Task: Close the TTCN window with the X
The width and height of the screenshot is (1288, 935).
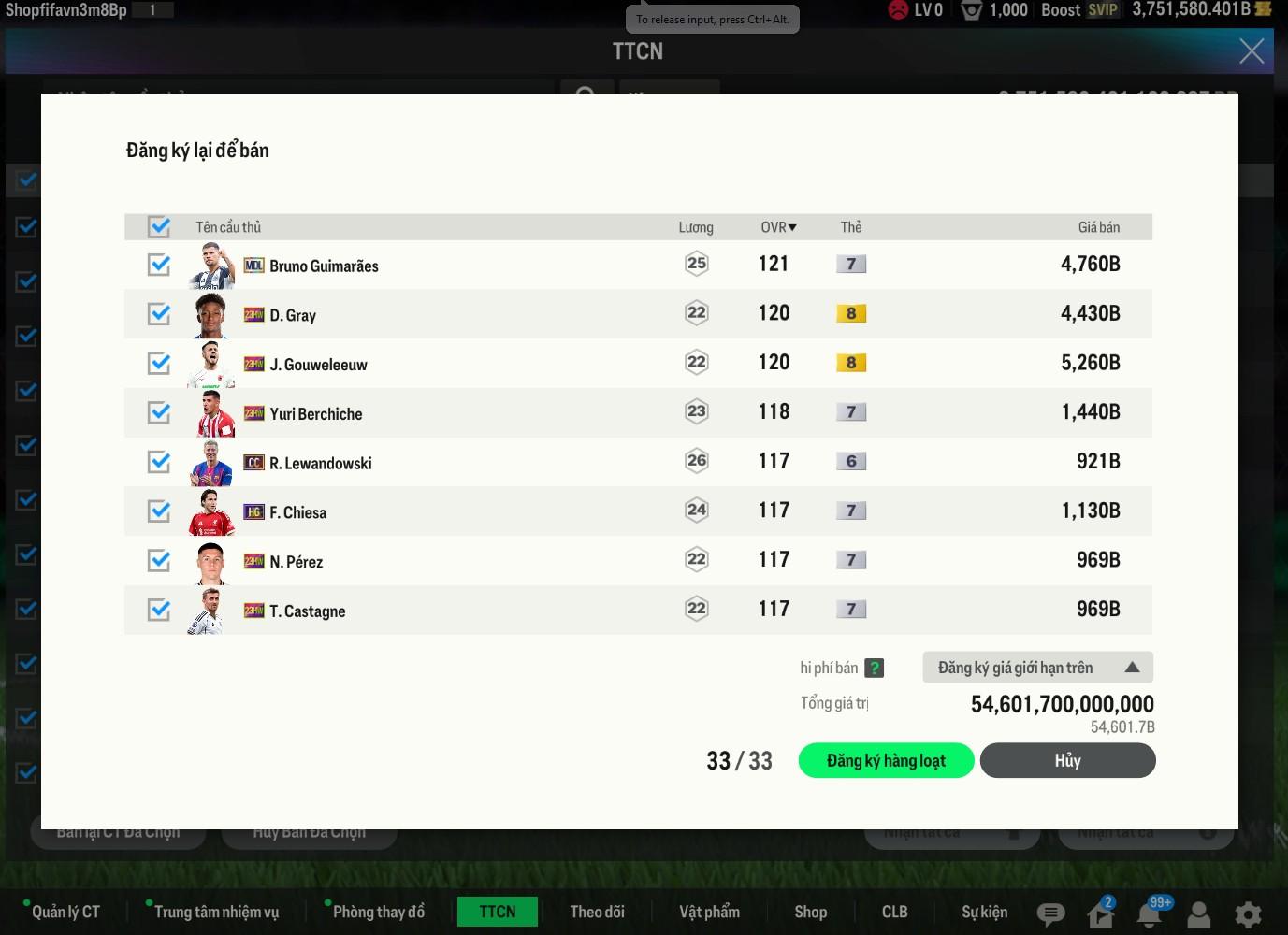Action: coord(1252,51)
